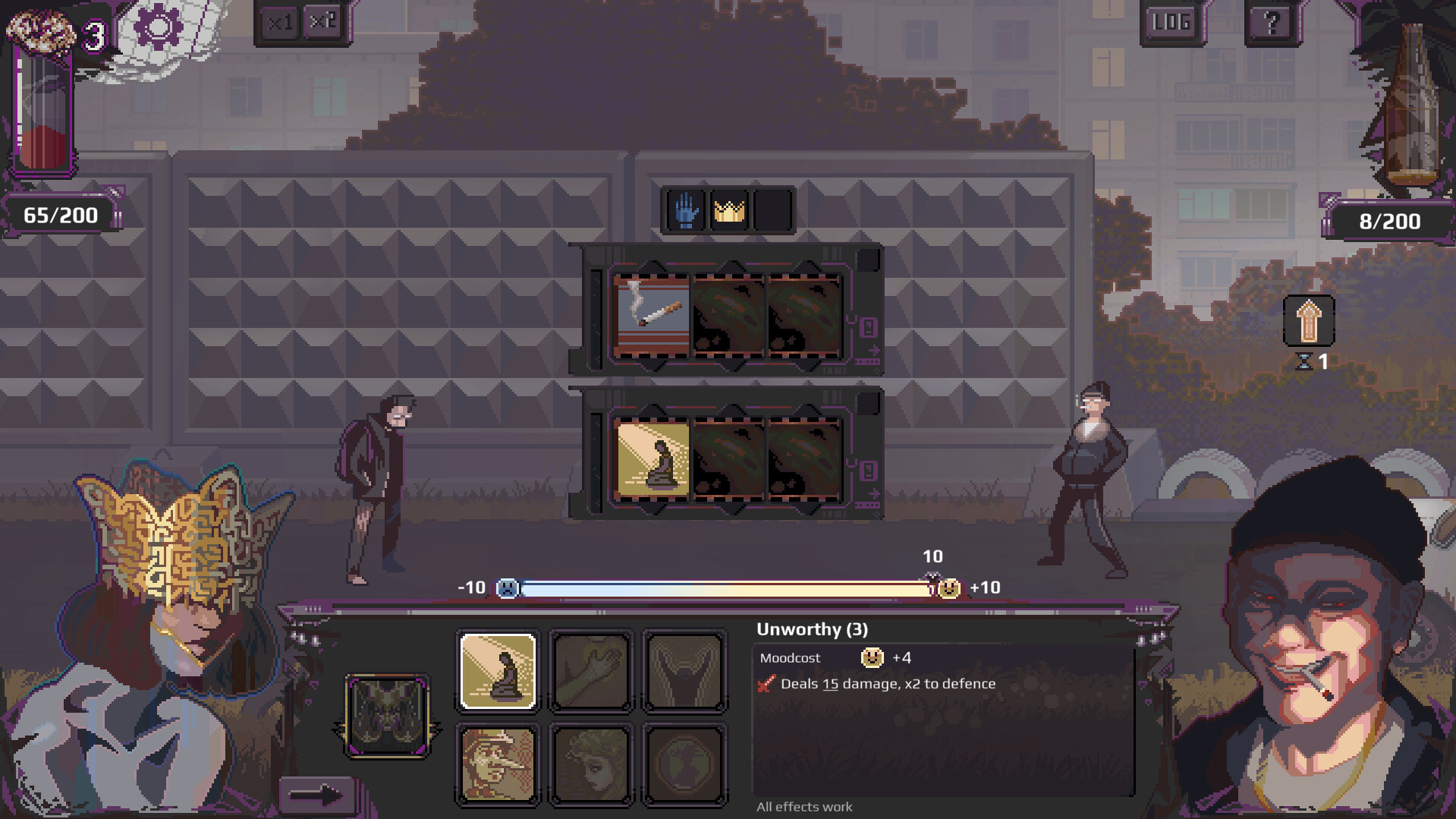1456x819 pixels.
Task: Click the cigarette card in enemy reel
Action: pos(651,314)
